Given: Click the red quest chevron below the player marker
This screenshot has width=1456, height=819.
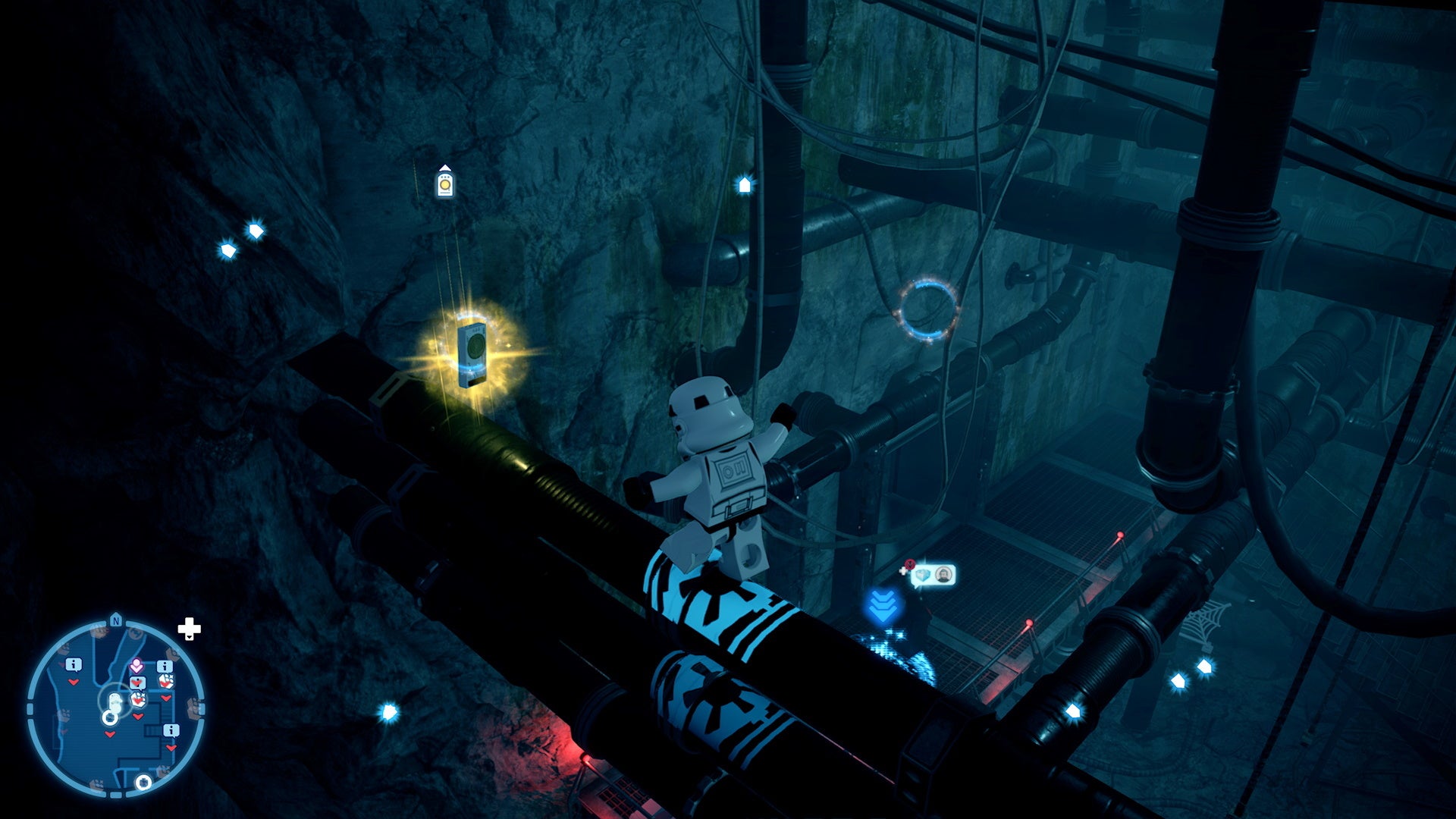Looking at the screenshot, I should click(x=109, y=733).
